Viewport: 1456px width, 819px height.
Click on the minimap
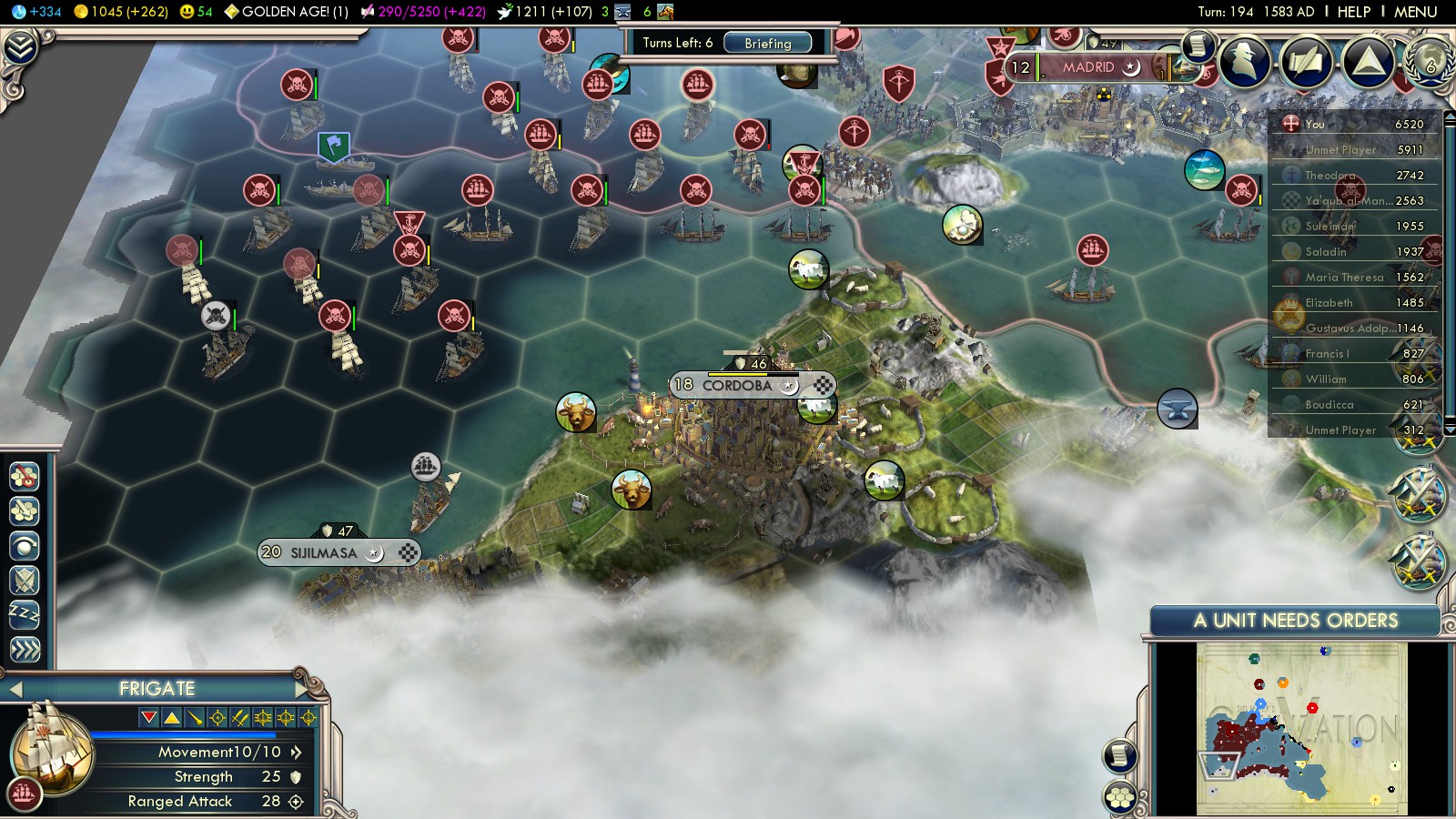[x=1301, y=728]
